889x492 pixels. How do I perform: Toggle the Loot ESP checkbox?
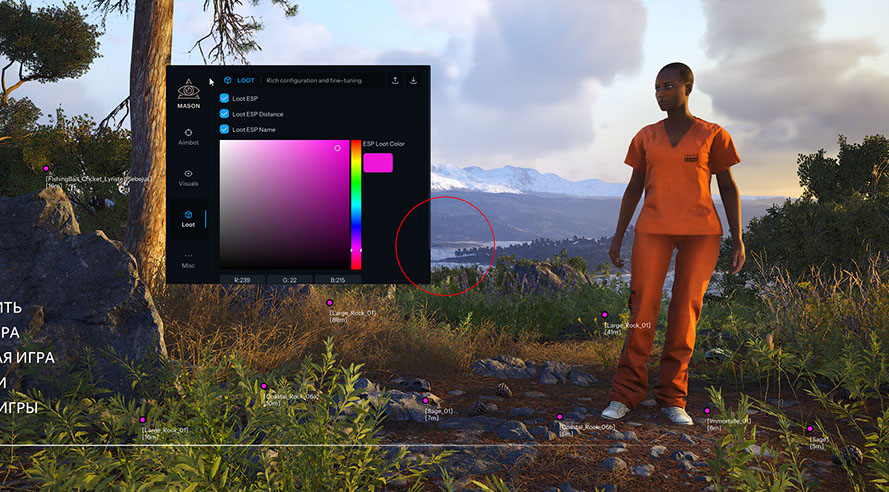point(224,99)
